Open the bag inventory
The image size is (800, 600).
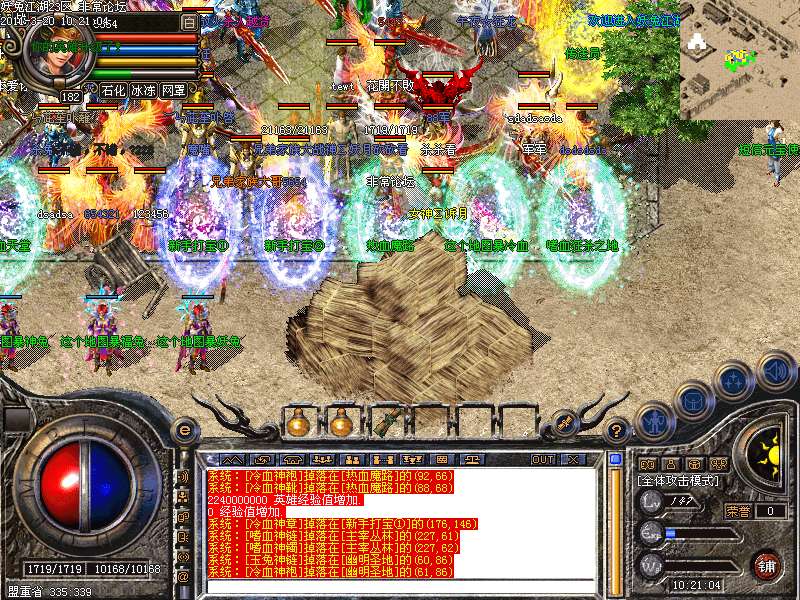click(692, 401)
